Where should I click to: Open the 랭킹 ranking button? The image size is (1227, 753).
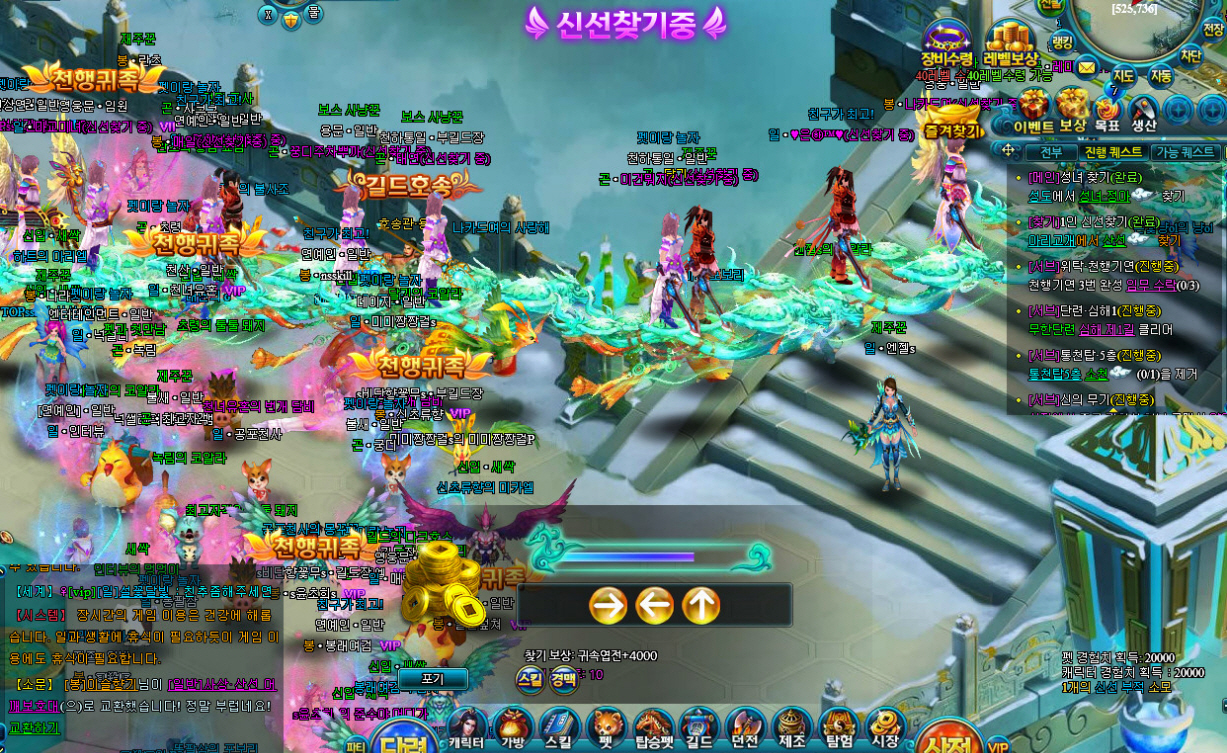(1062, 41)
